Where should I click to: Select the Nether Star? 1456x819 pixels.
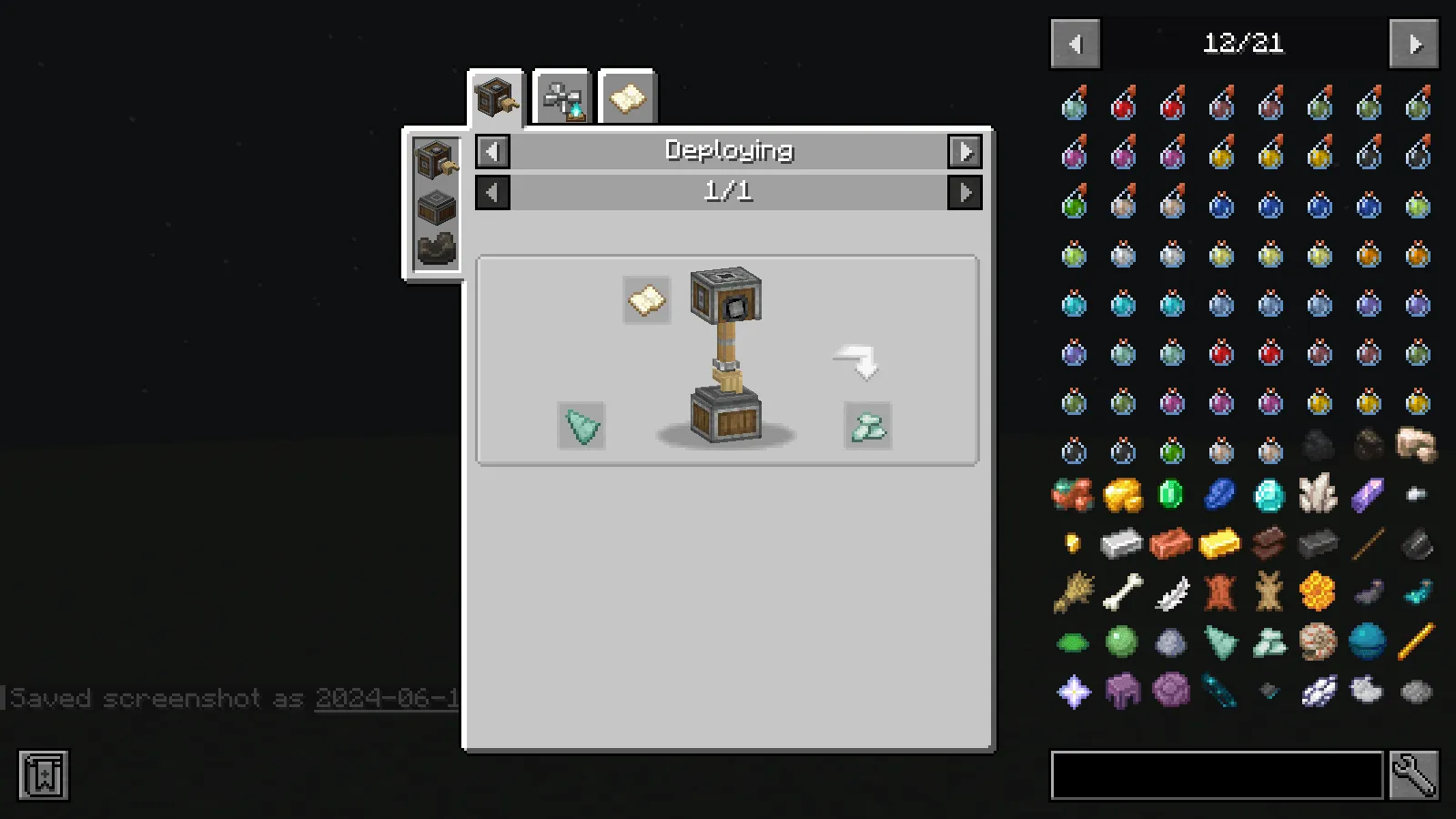point(1072,691)
